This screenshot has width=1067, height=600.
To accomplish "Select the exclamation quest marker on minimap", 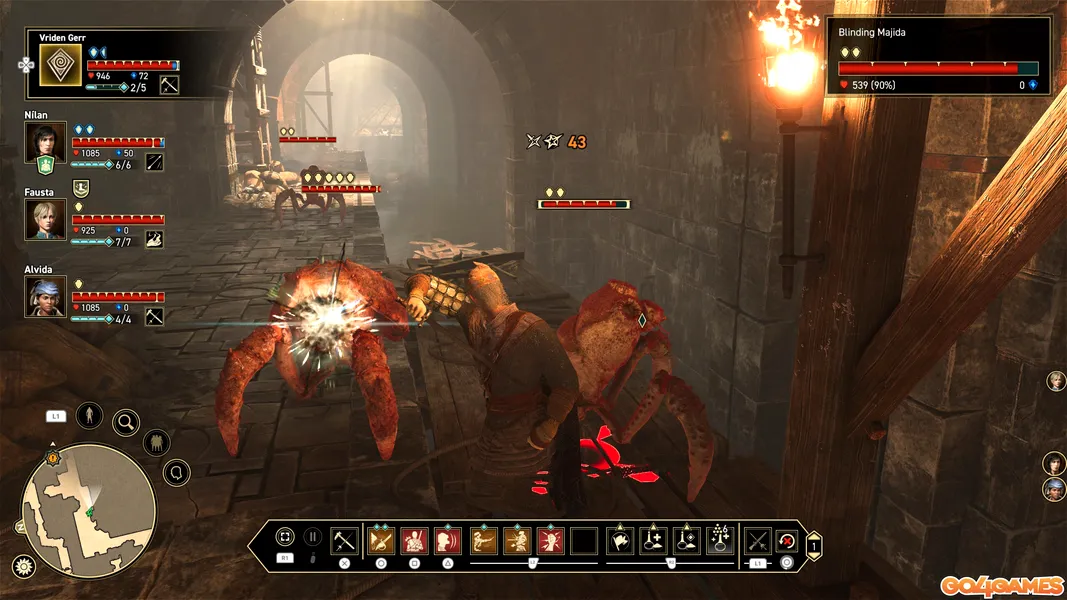I will tap(53, 458).
